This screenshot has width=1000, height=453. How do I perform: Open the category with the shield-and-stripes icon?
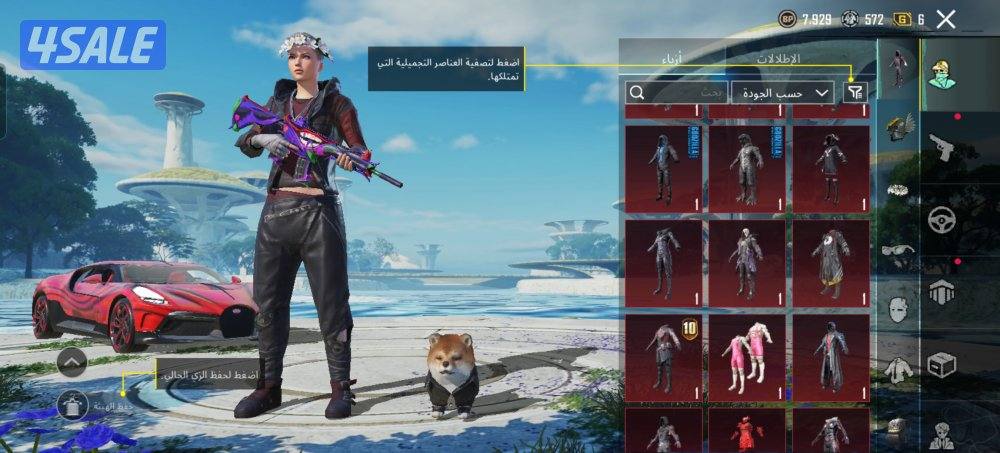(x=941, y=292)
